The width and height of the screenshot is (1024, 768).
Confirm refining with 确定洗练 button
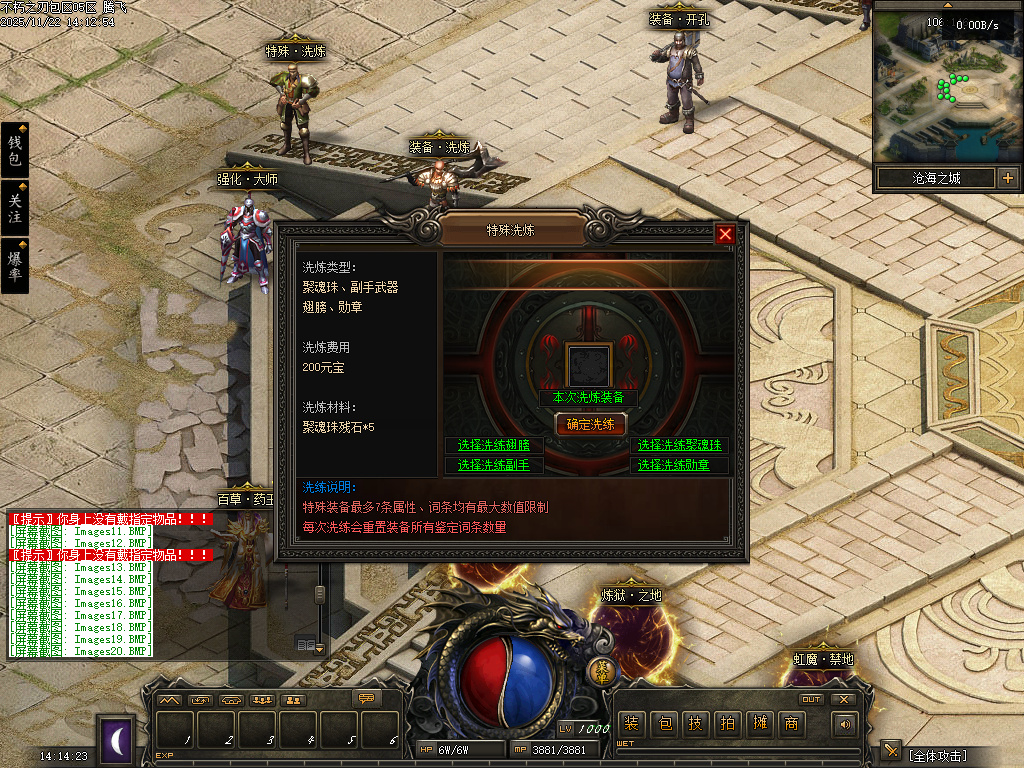tap(590, 424)
